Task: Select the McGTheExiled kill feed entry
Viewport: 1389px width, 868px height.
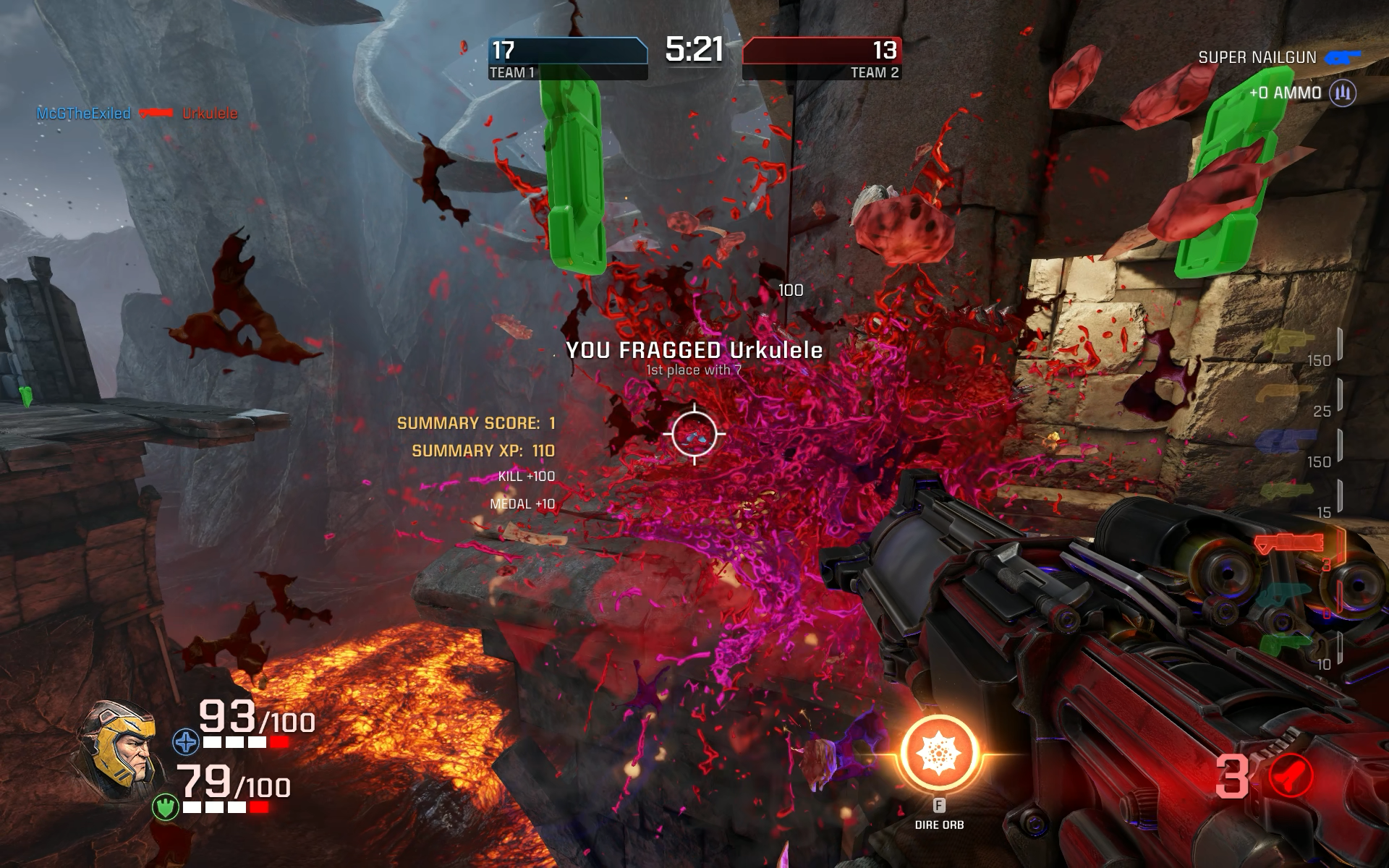Action: [84, 114]
